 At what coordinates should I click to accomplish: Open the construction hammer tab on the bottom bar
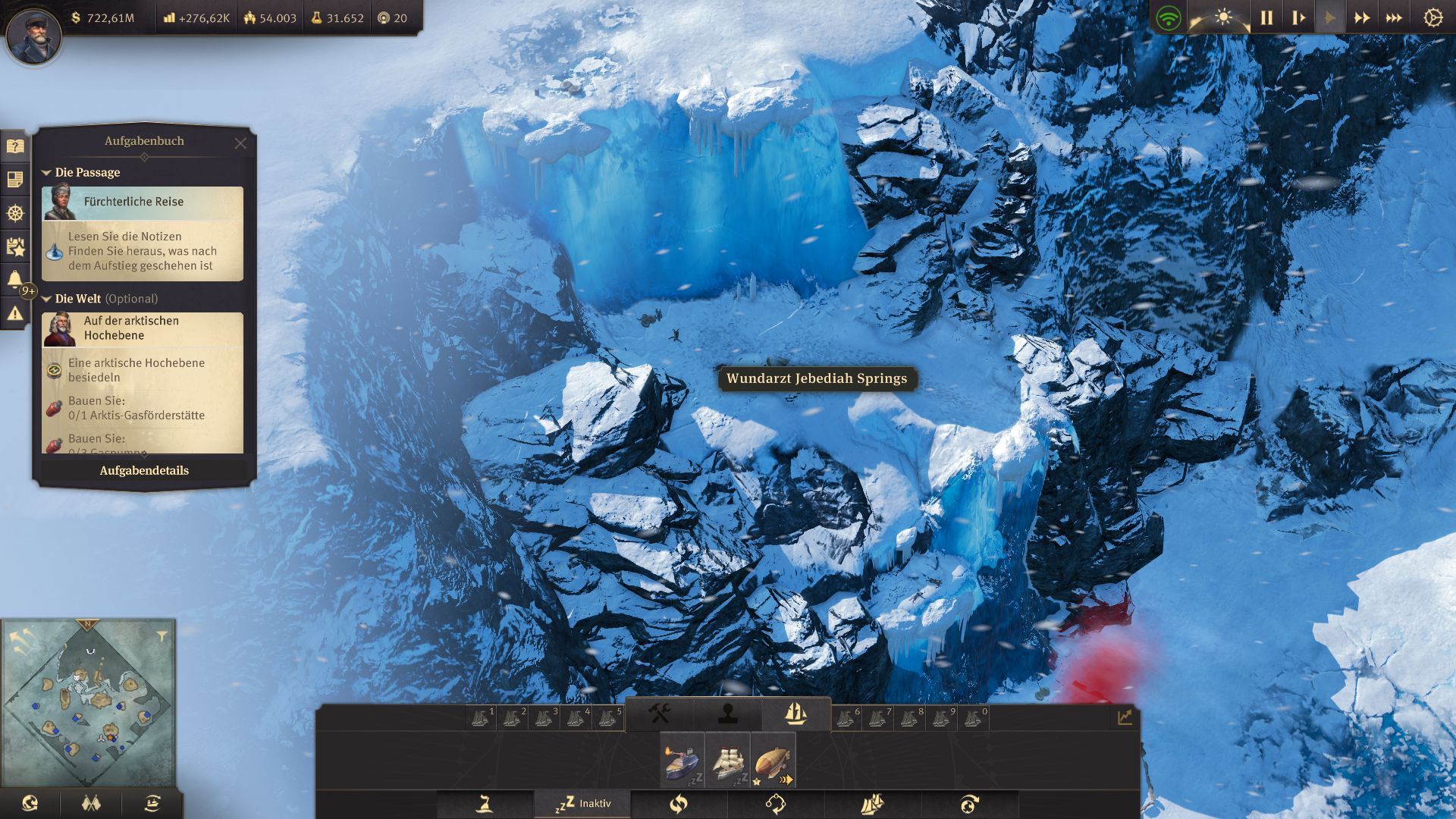pyautogui.click(x=660, y=713)
